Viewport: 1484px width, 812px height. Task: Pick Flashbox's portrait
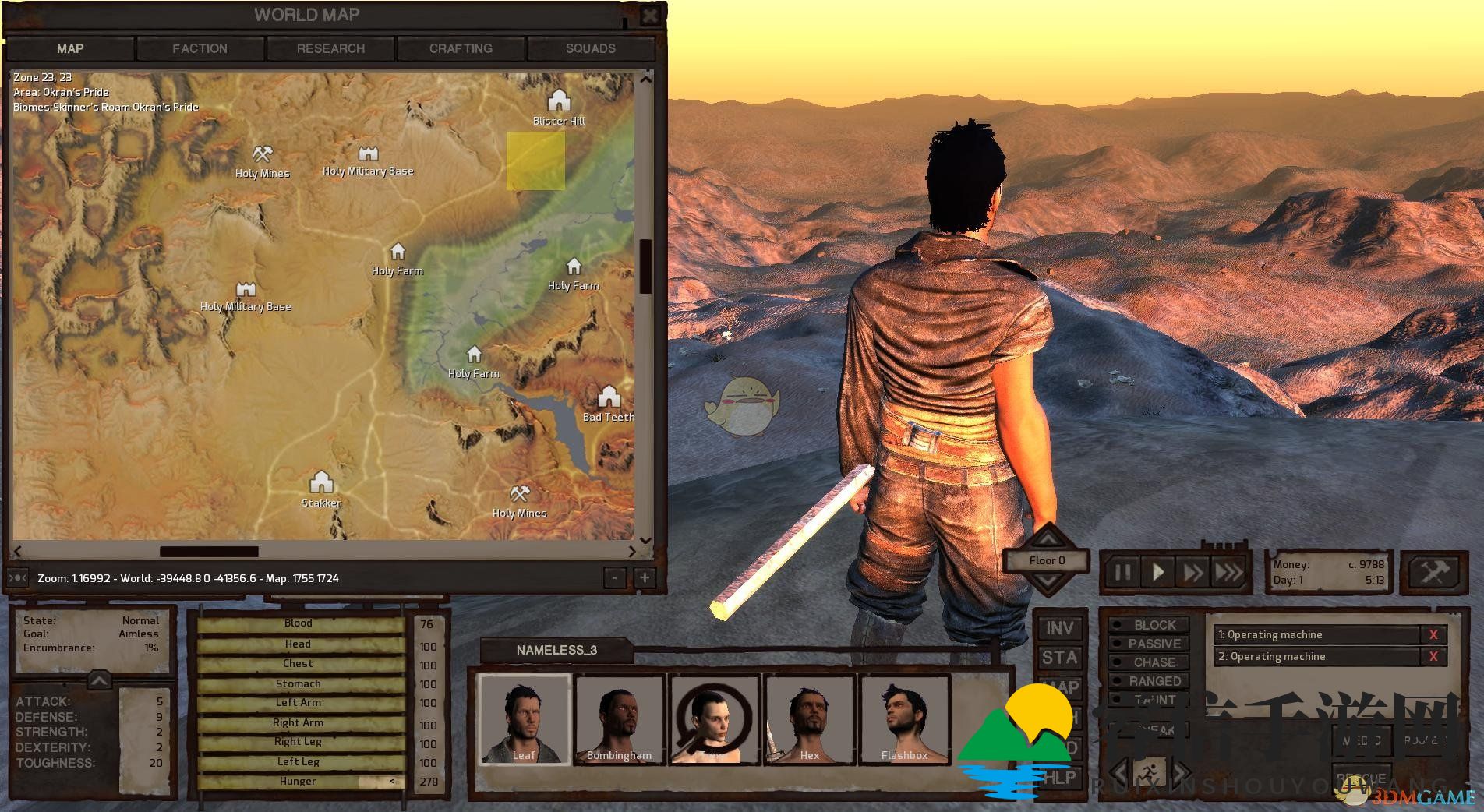904,718
